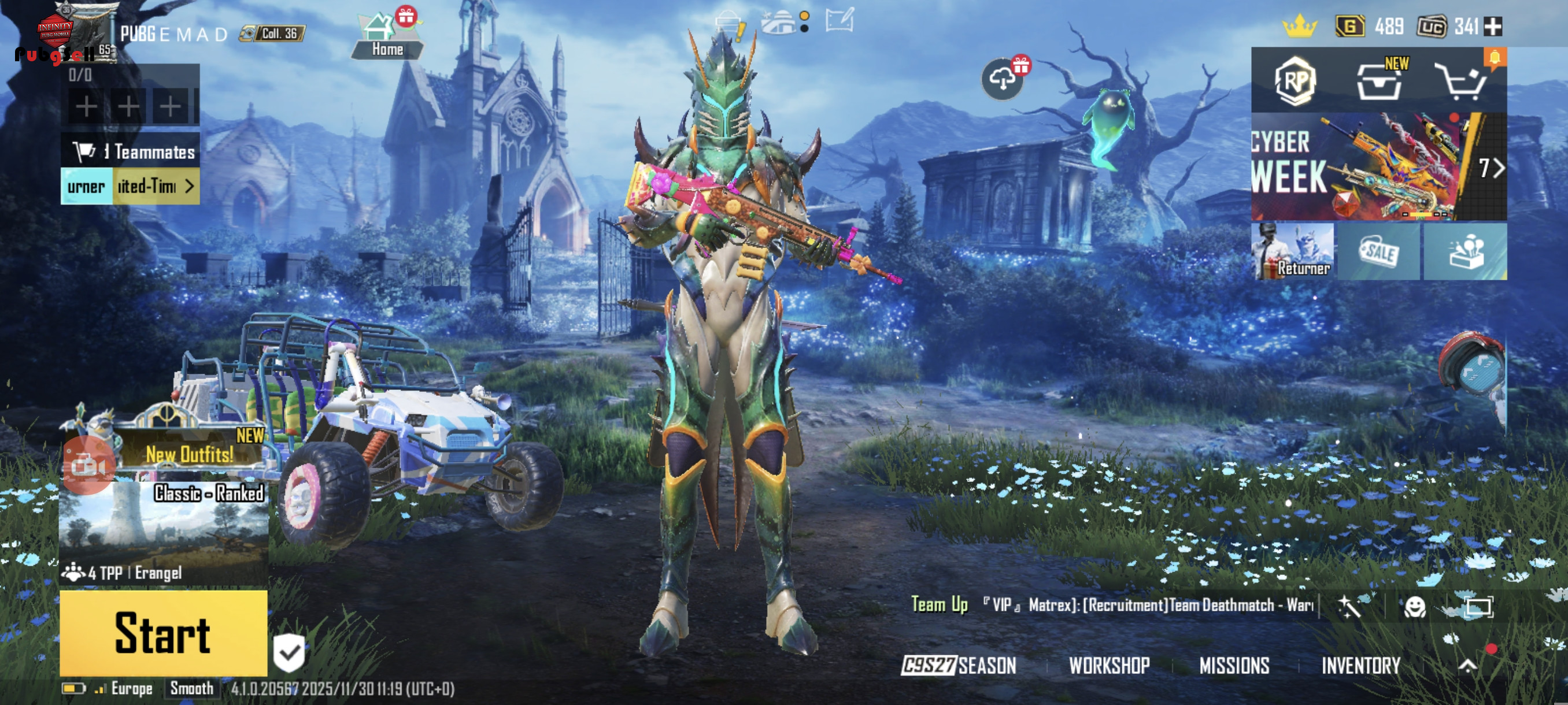Expand the bottom-right up-arrow menu

tap(1468, 666)
